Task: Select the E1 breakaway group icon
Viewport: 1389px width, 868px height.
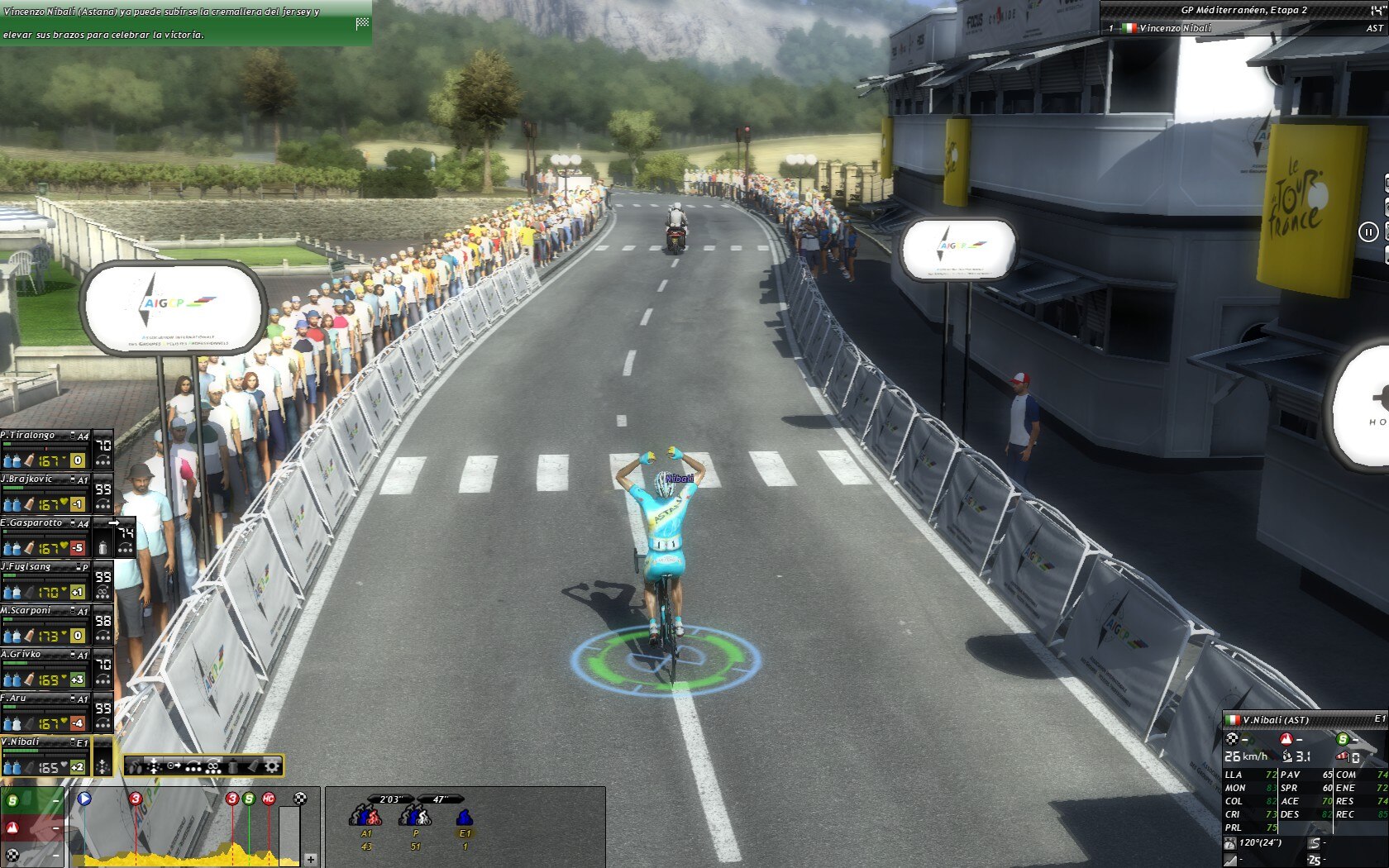Action: [x=465, y=818]
